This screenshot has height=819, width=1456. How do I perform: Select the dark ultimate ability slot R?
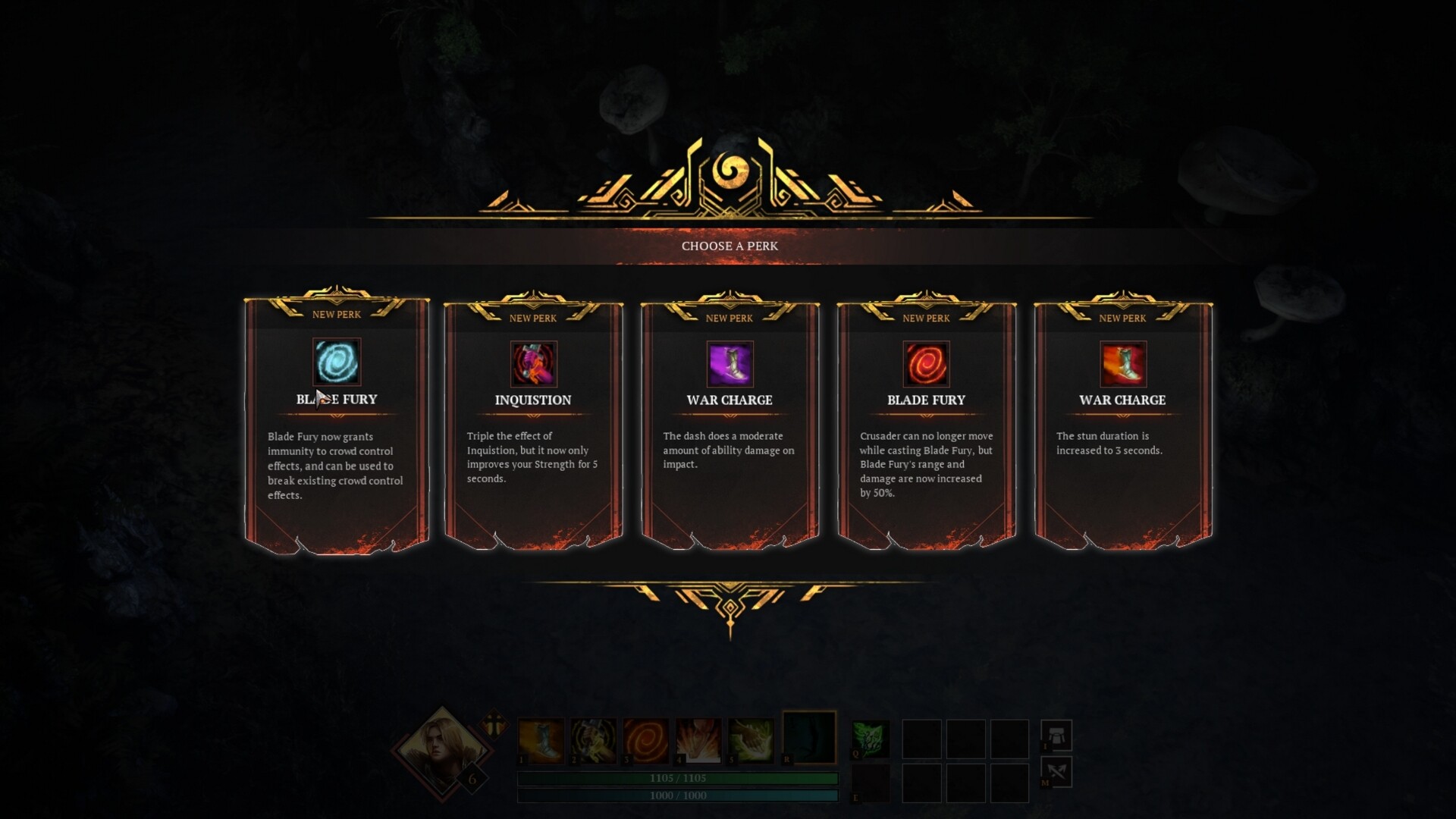pos(809,737)
